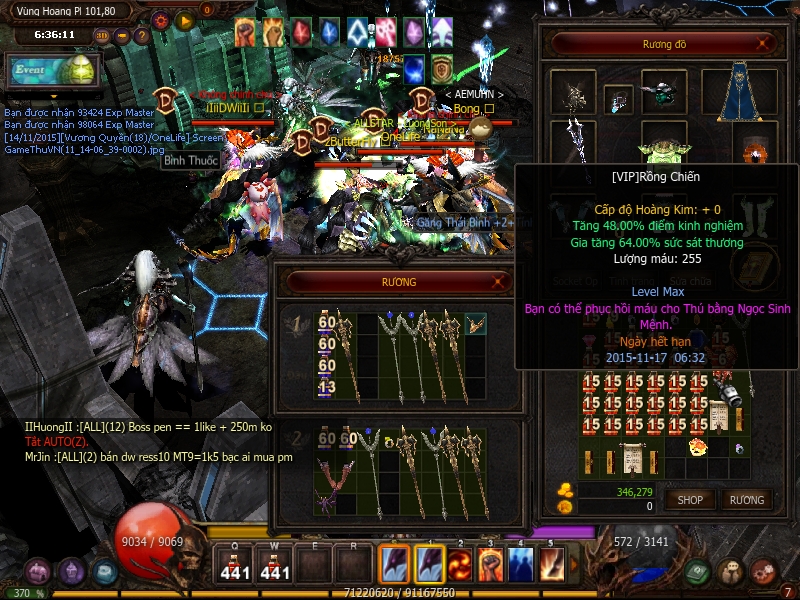Open the question mark help button

tap(142, 35)
